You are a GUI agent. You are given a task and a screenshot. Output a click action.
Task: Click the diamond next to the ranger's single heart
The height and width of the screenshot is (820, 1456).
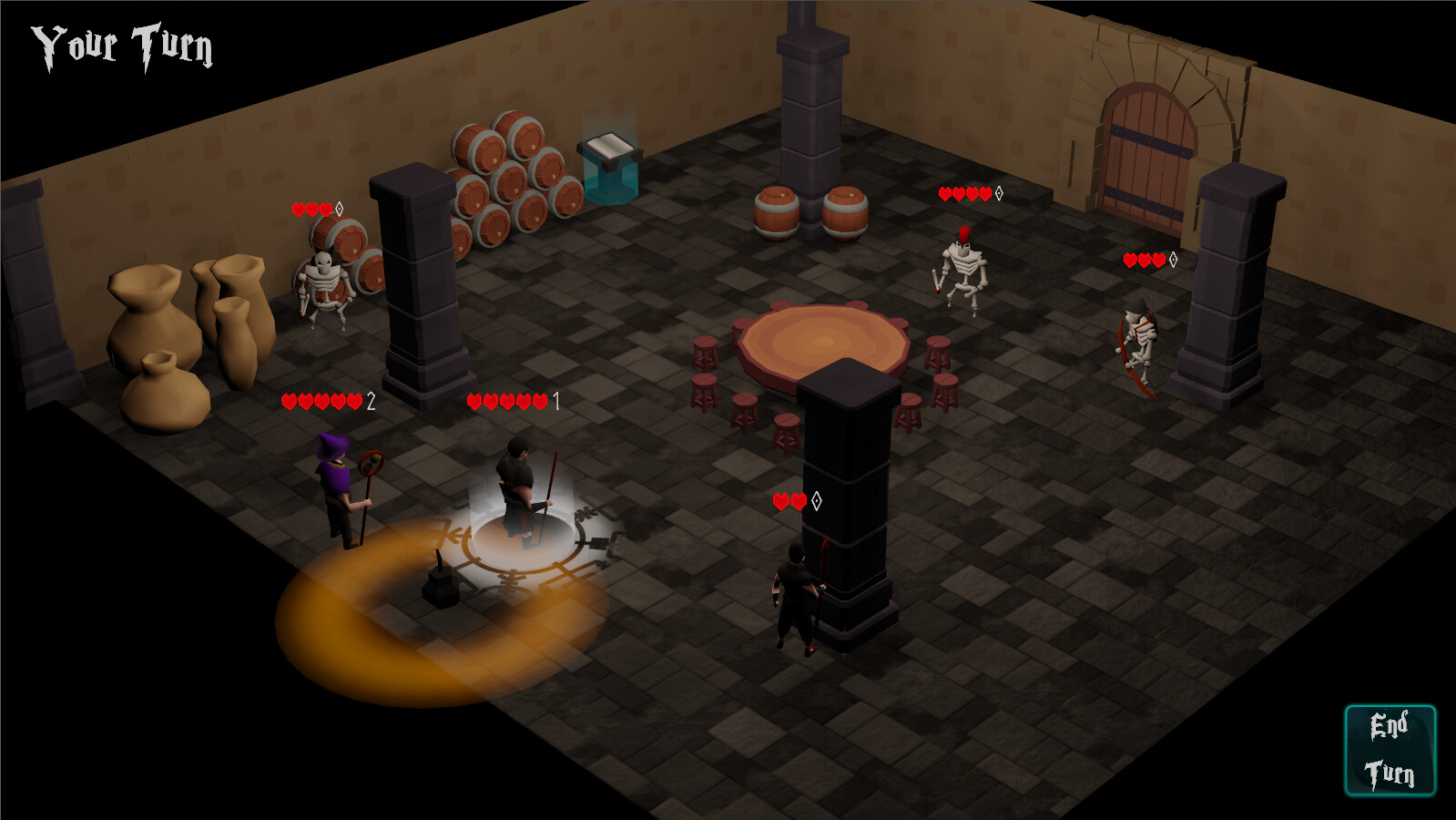coord(817,499)
